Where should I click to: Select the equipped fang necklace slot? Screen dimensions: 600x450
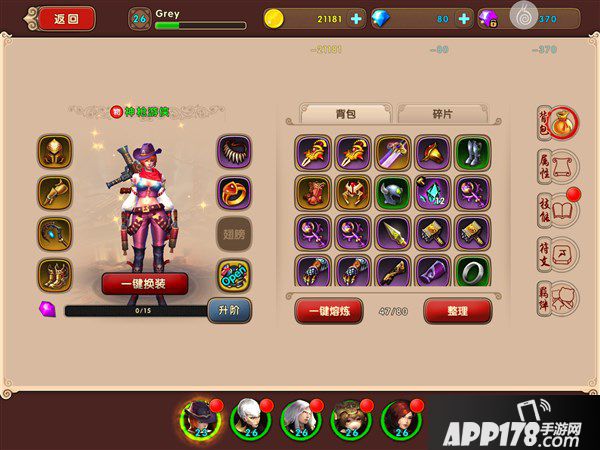click(x=234, y=151)
